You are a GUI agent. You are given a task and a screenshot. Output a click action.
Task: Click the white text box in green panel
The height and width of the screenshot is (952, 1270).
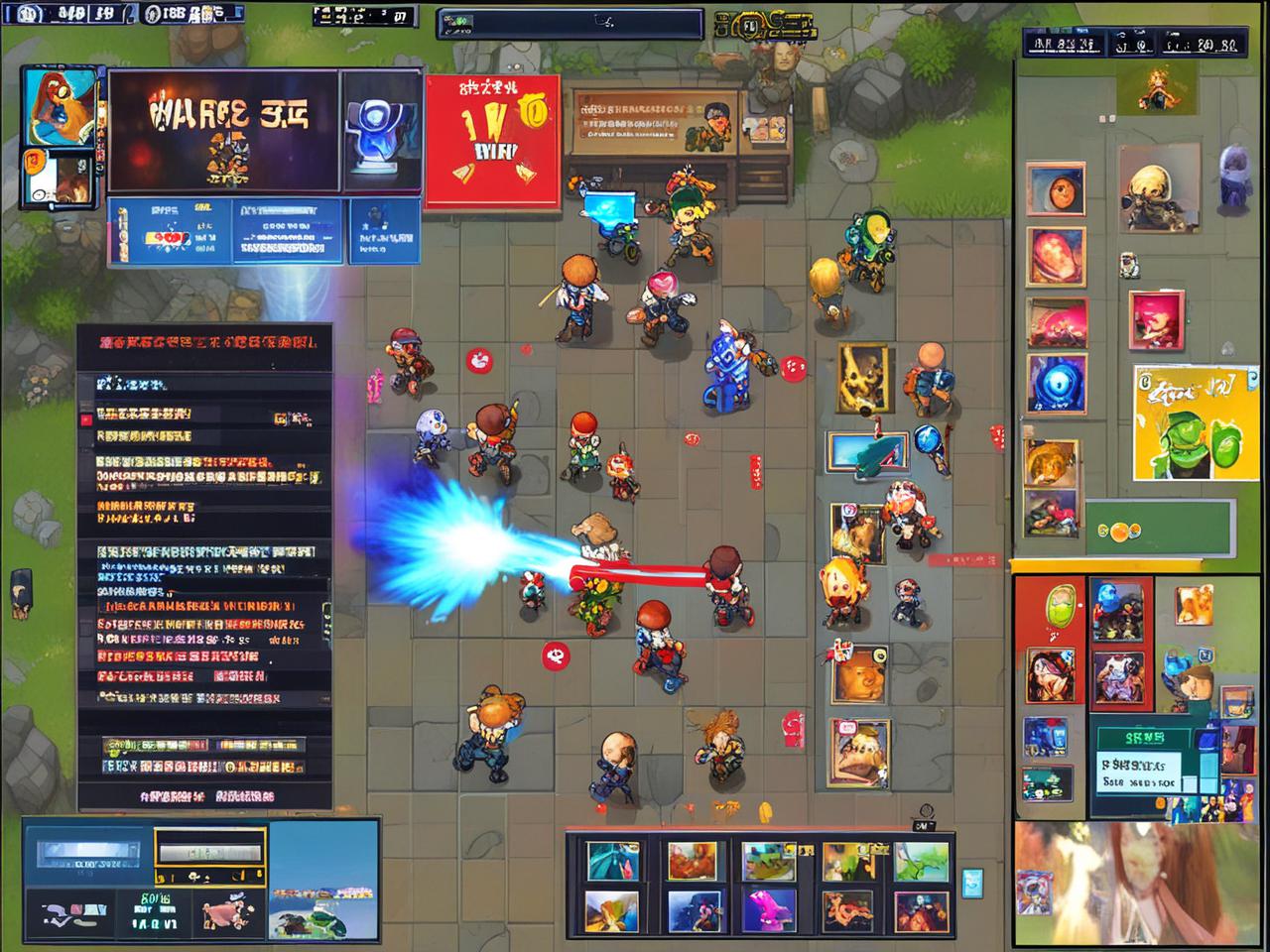tap(1139, 771)
